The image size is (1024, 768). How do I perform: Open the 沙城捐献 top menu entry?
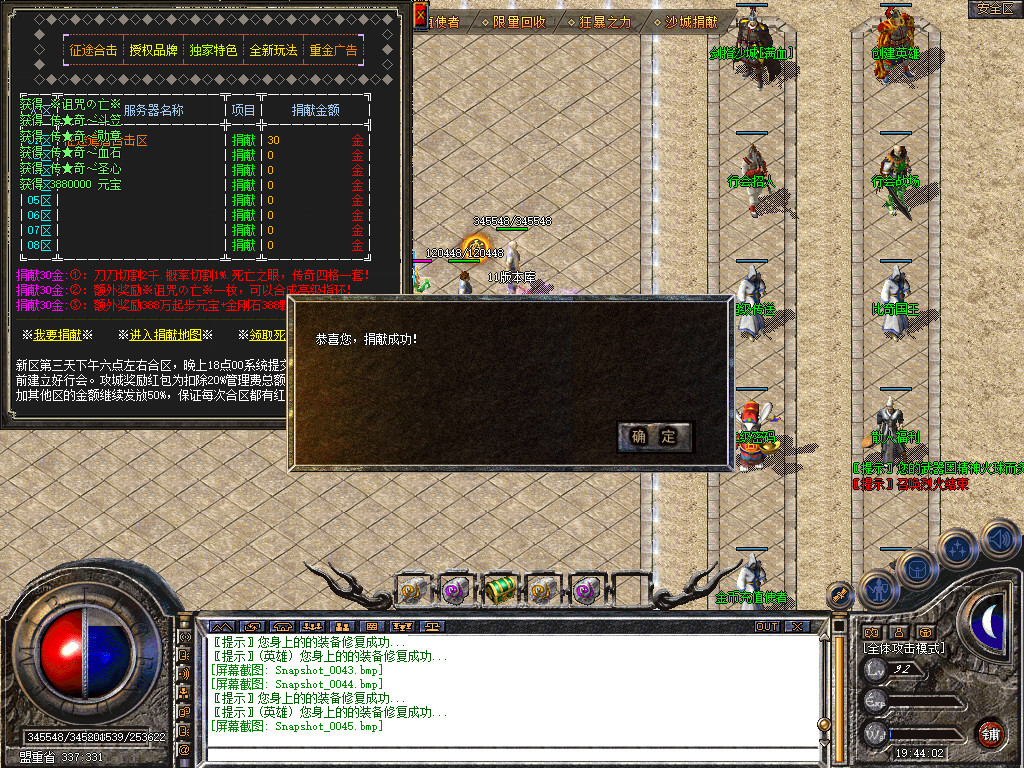point(691,21)
